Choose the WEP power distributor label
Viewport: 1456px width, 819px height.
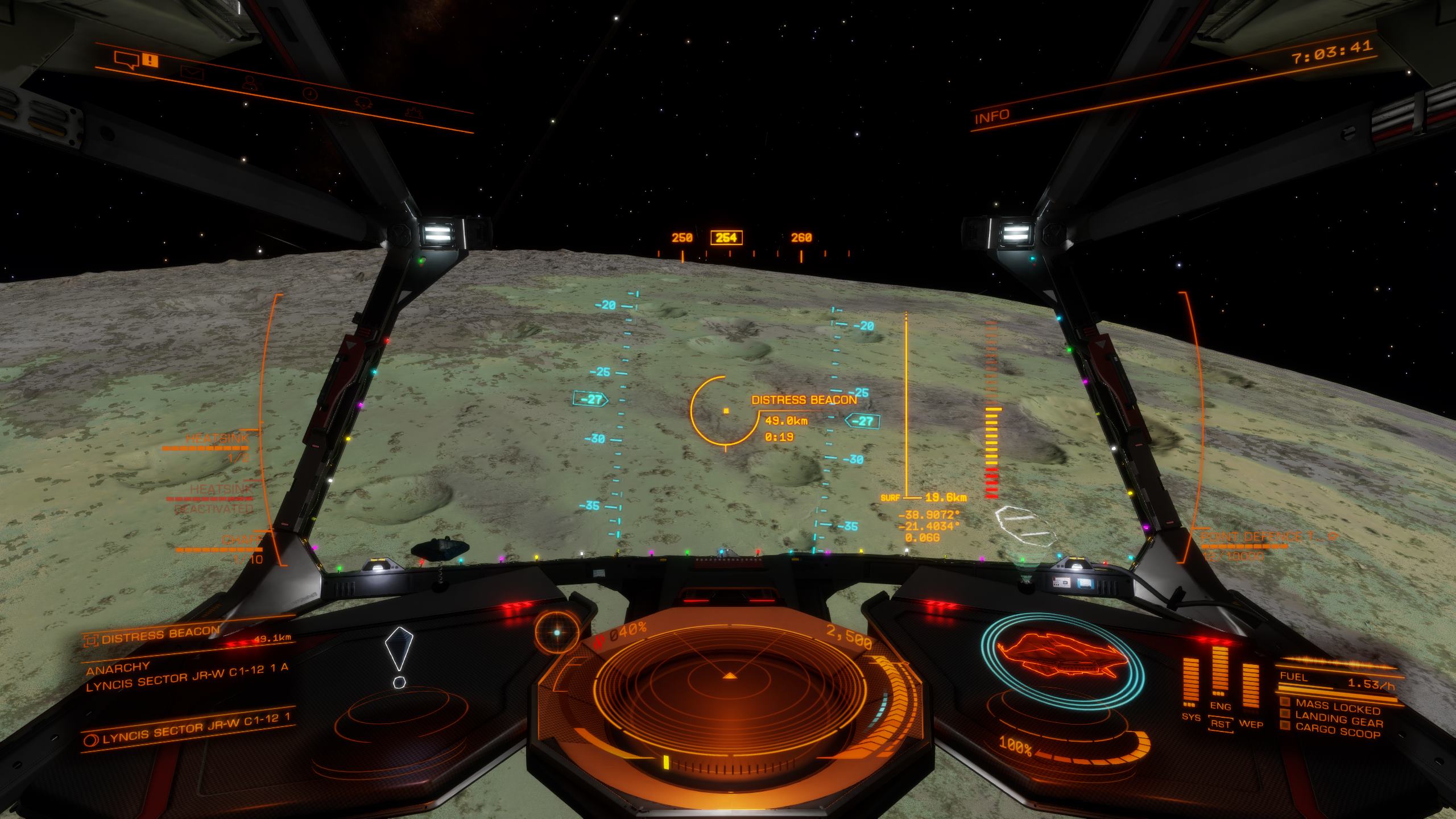[1251, 725]
